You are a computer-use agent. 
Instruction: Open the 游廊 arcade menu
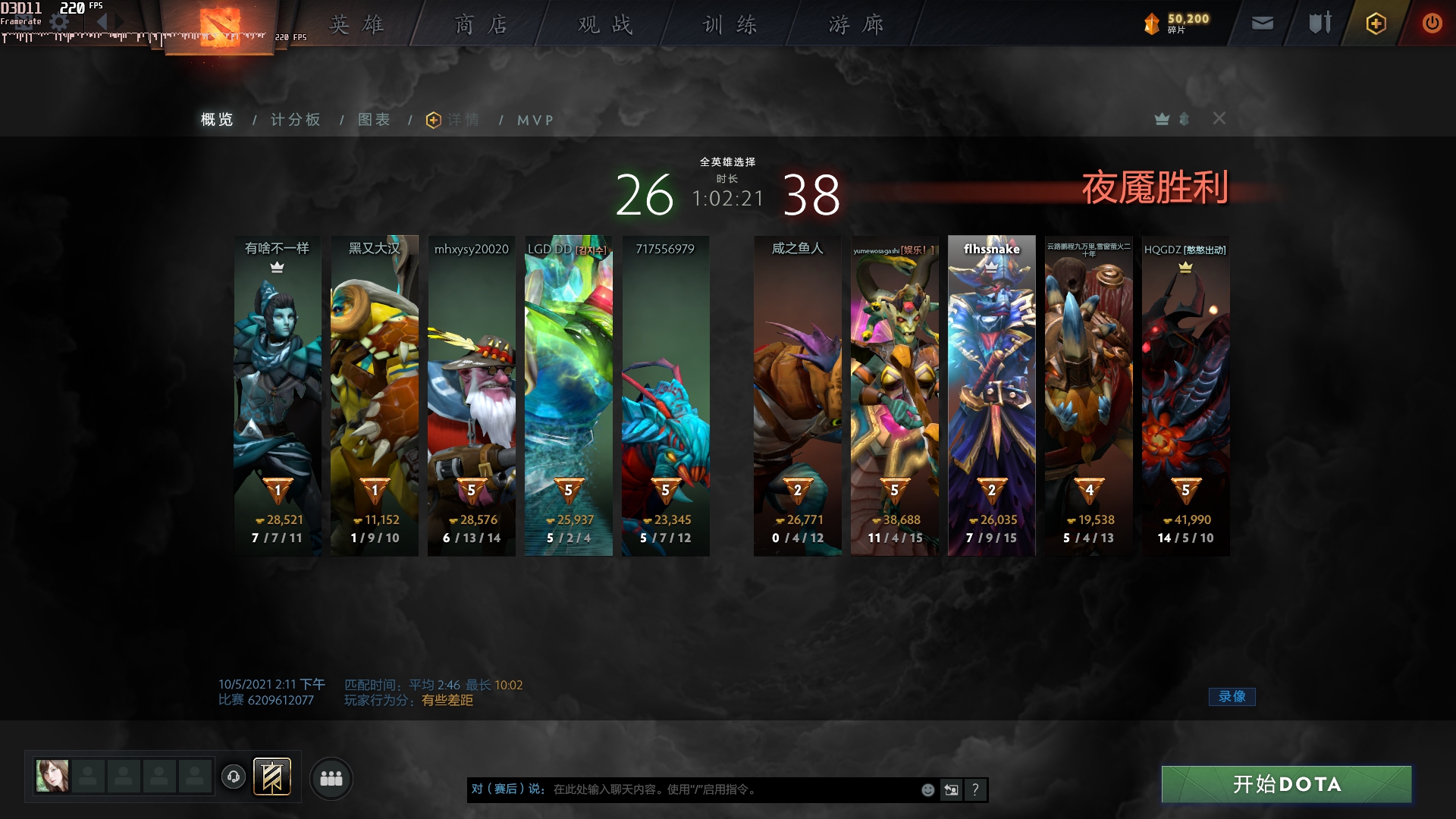tap(855, 25)
